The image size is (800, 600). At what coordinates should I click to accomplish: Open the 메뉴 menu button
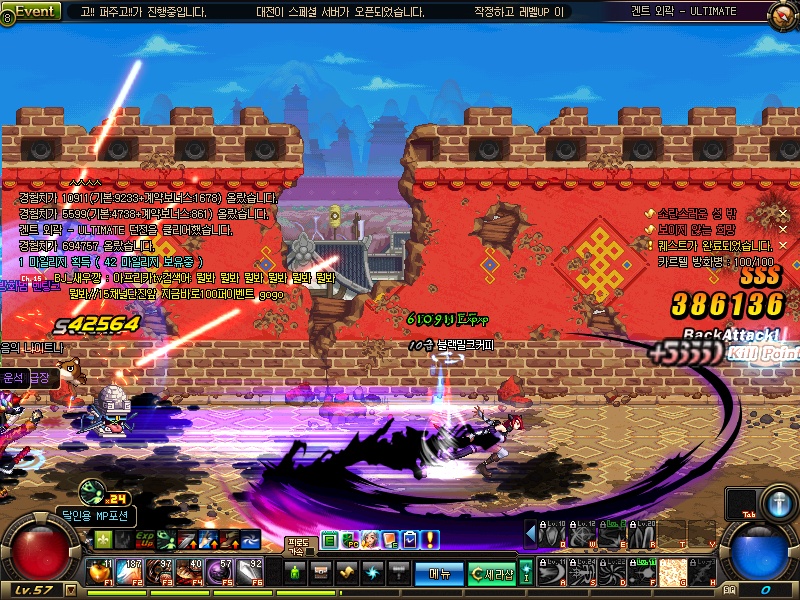[x=439, y=573]
